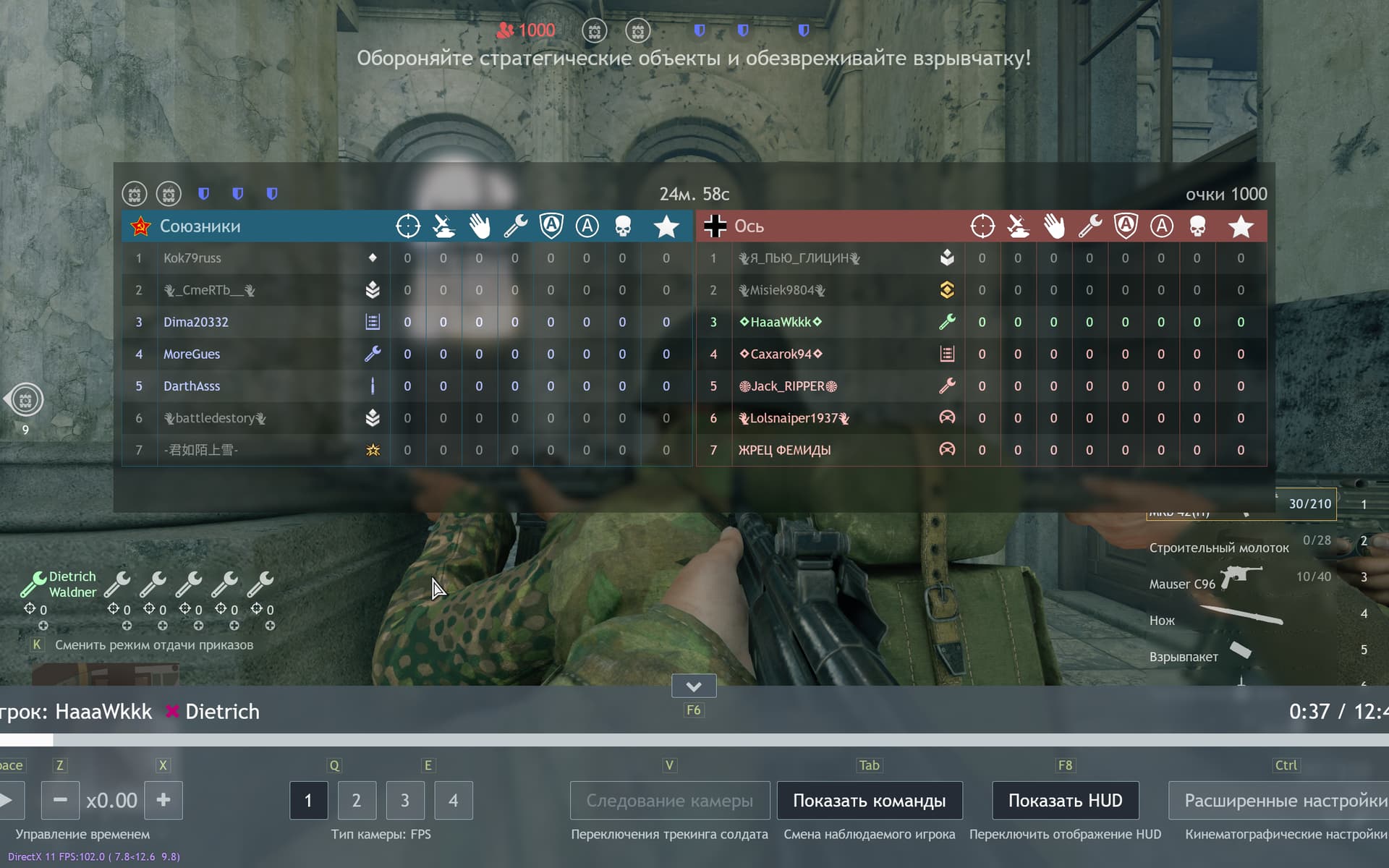Switch camera type to 4

point(454,800)
